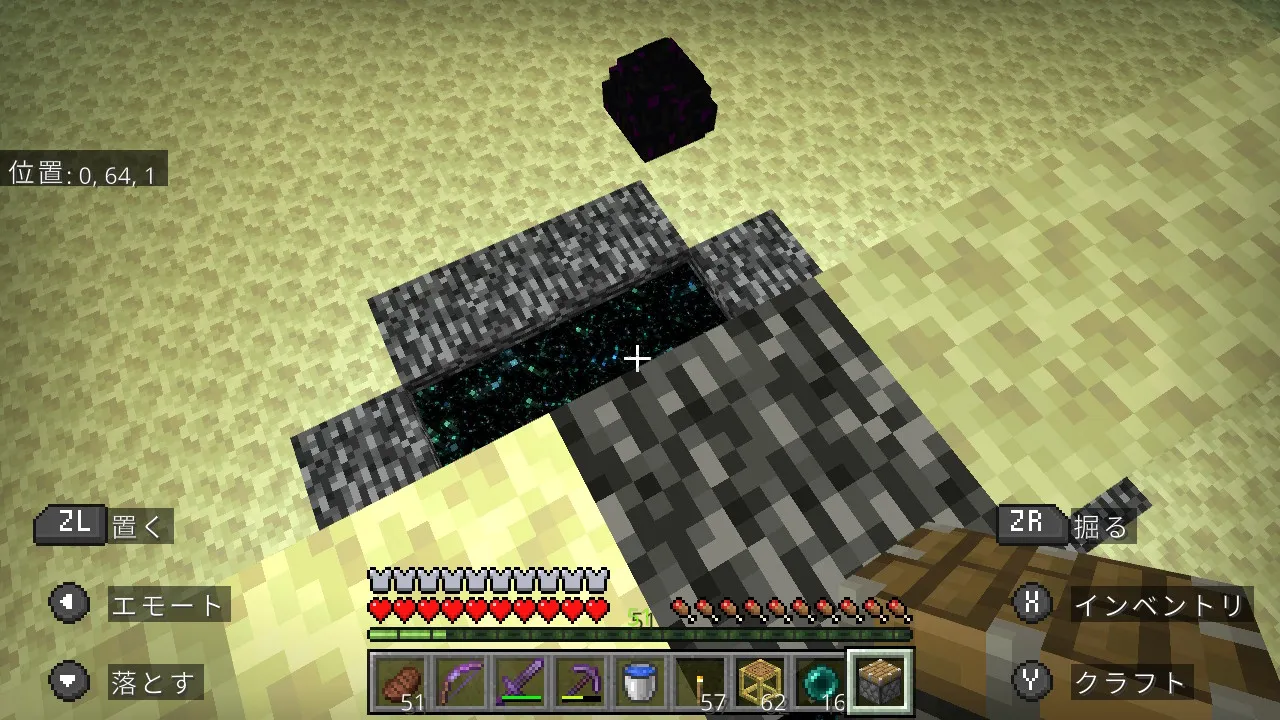
Task: Select the scaffolding block slot
Action: click(760, 682)
